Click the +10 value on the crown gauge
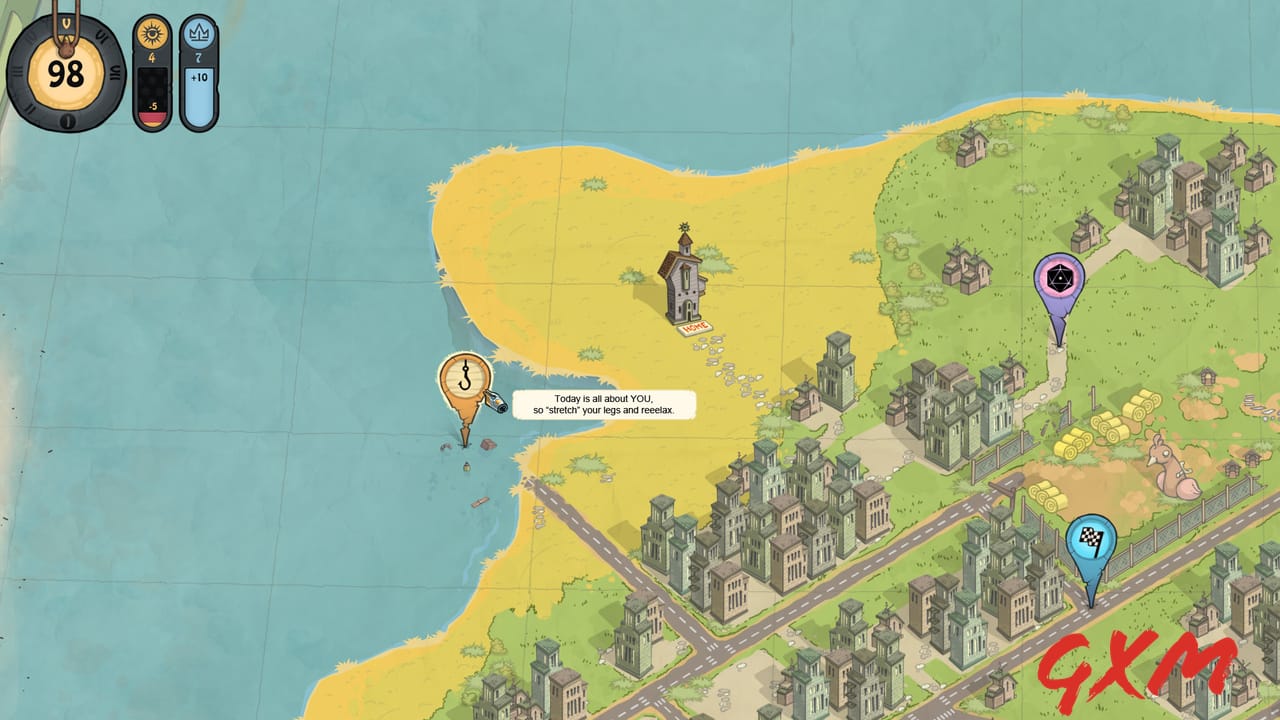This screenshot has width=1280, height=720. tap(197, 75)
